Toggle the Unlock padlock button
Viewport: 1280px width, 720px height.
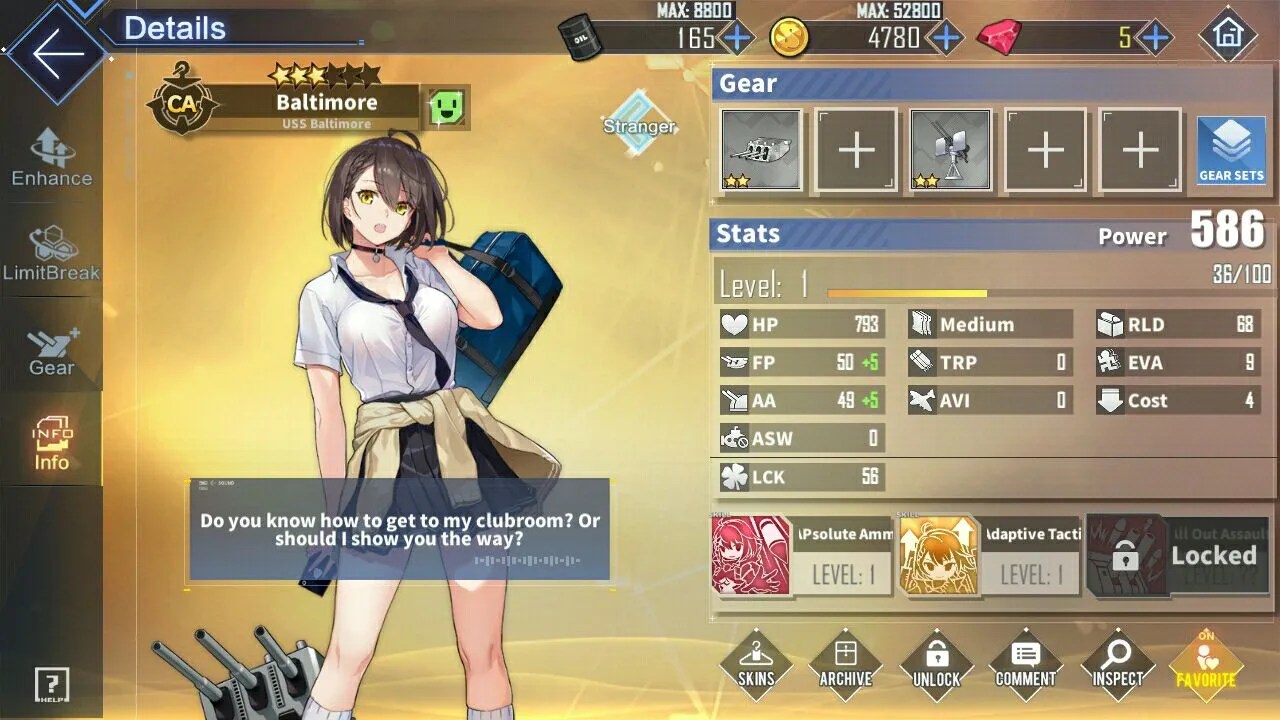click(936, 664)
